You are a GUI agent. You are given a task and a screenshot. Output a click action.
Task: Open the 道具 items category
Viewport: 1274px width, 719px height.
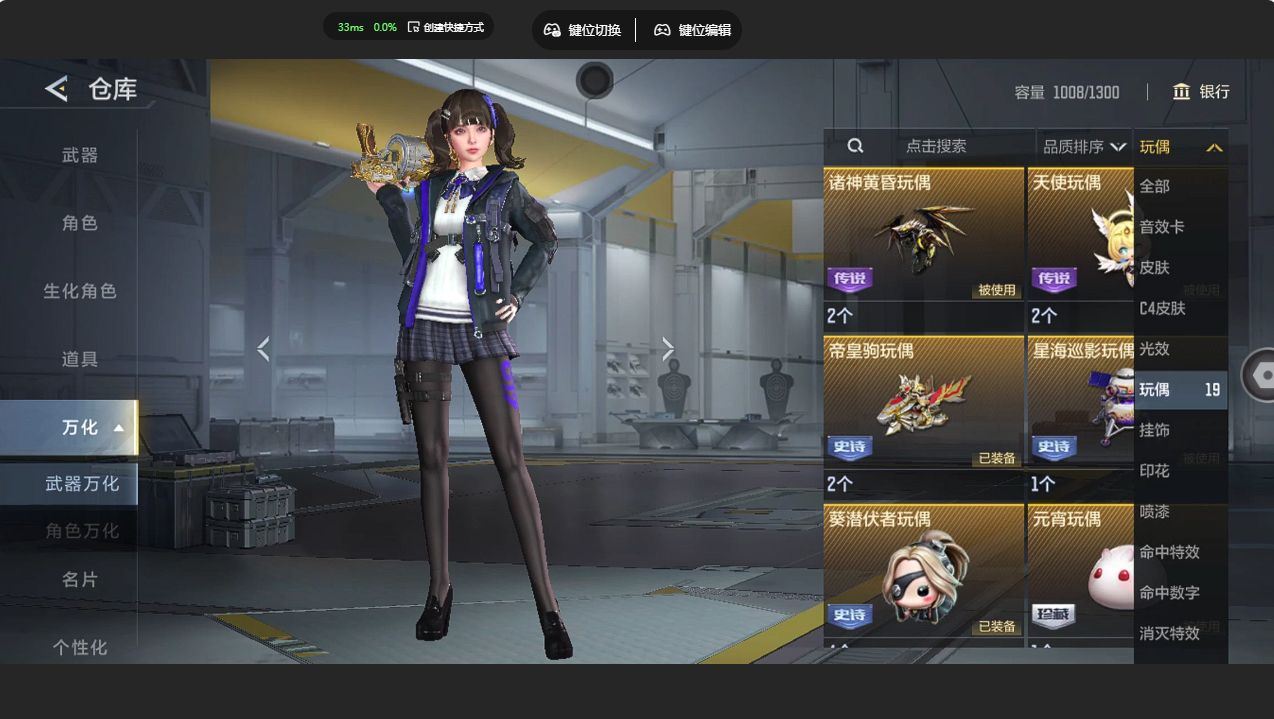pyautogui.click(x=80, y=359)
